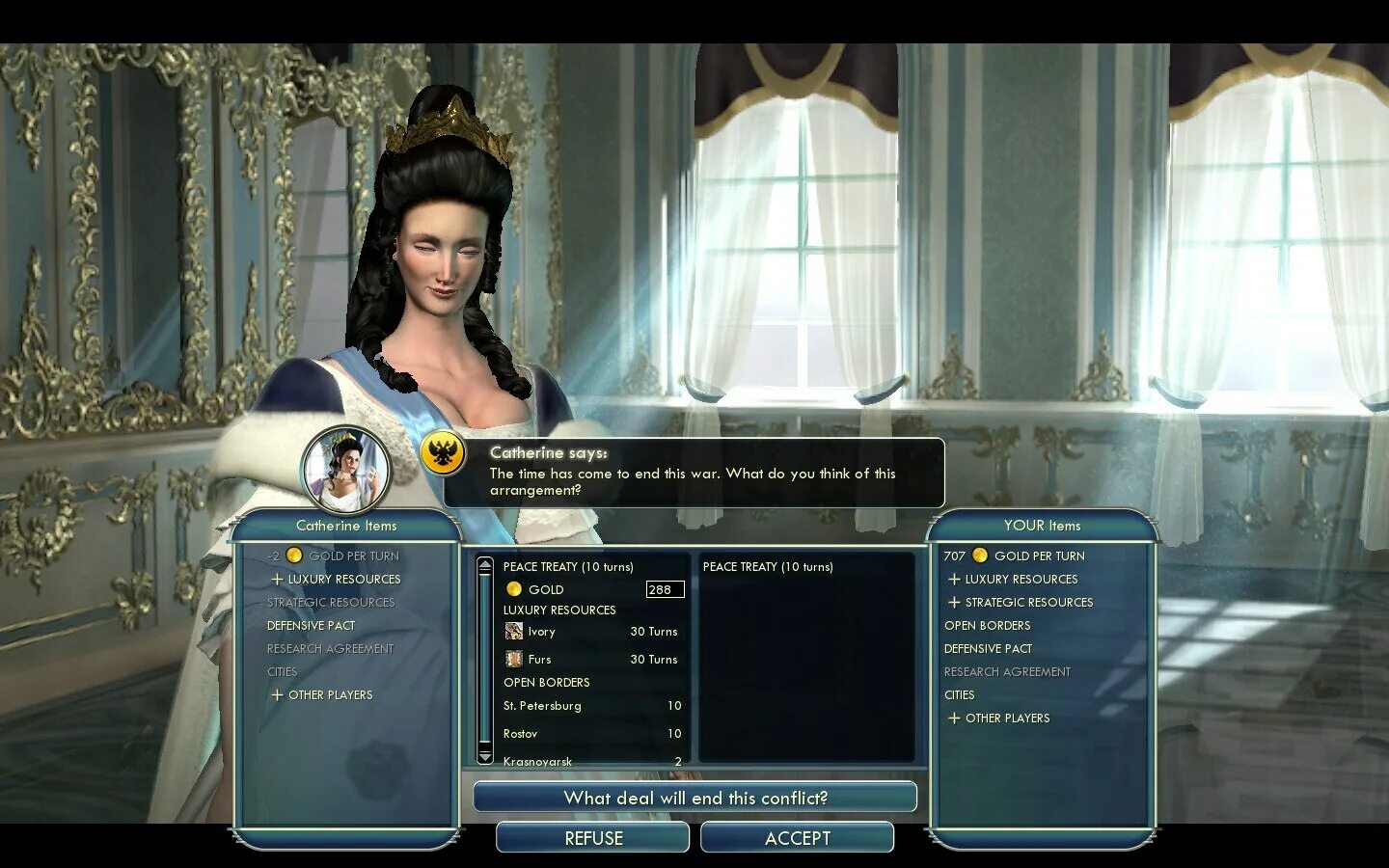Accept Catherine's peace deal

[x=797, y=838]
